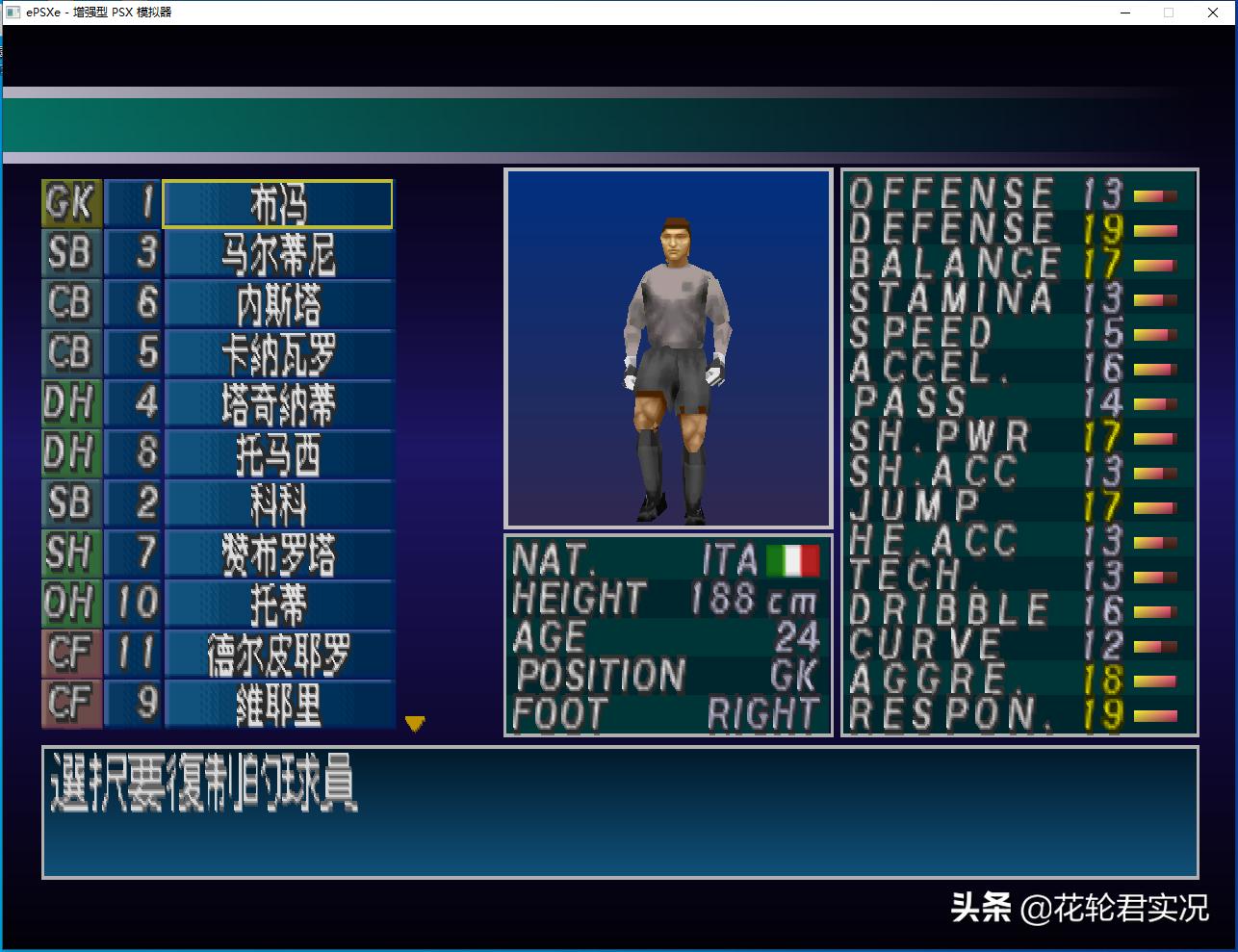Select goalkeeper 布冯 in the roster
This screenshot has height=952, width=1238.
(277, 204)
